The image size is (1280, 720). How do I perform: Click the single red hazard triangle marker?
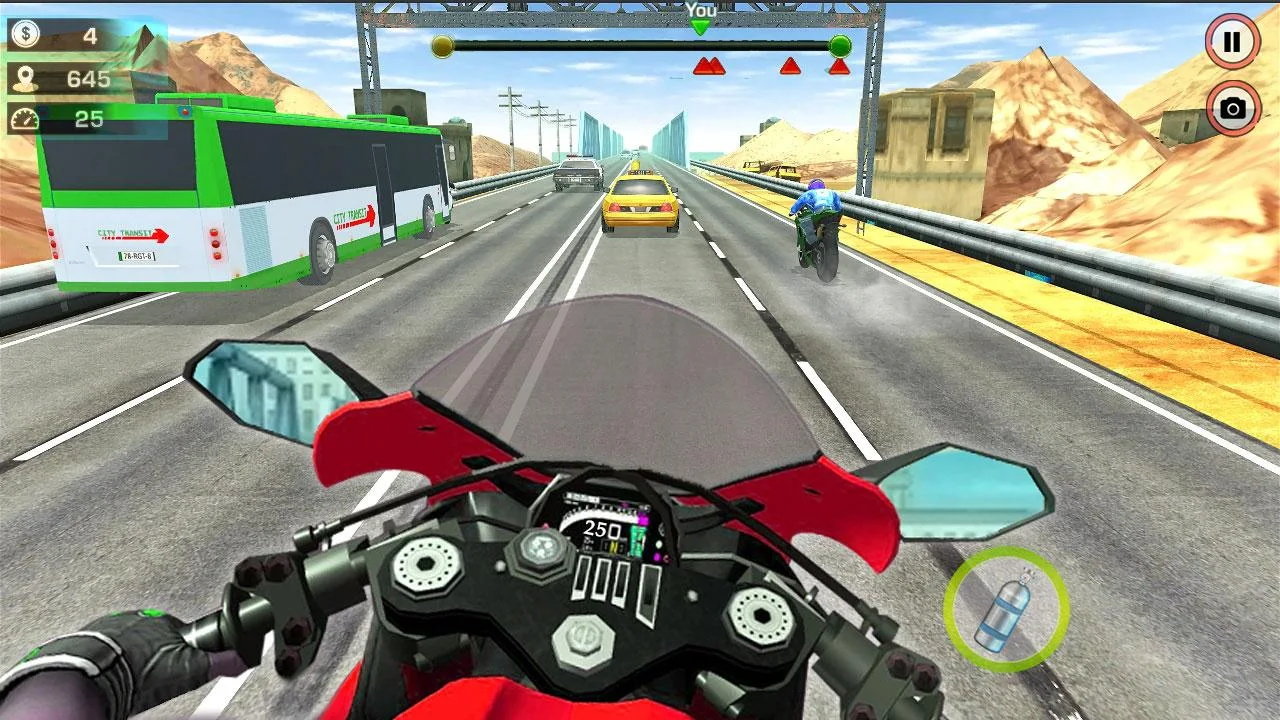tap(790, 64)
